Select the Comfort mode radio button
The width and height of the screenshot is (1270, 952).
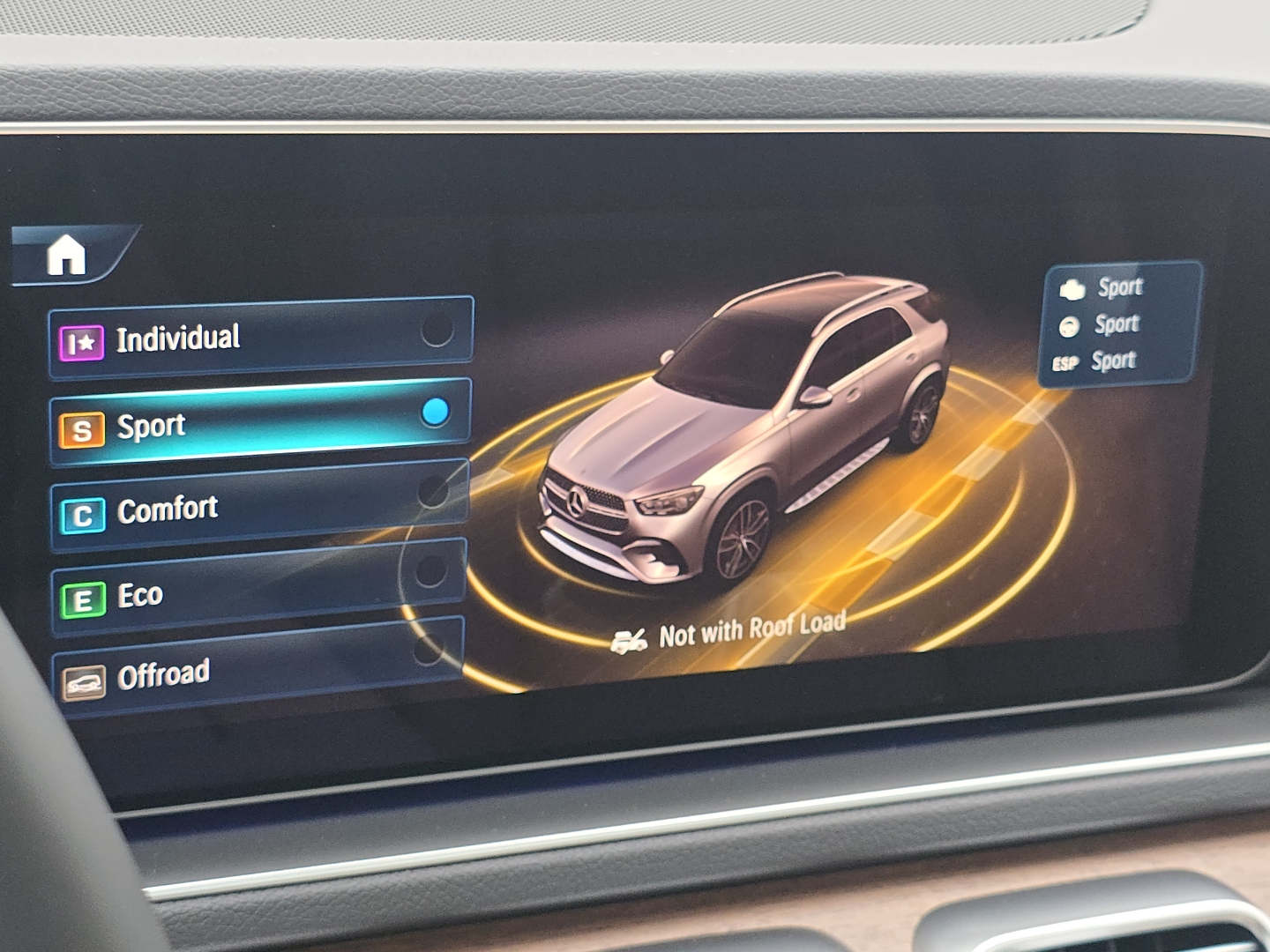433,492
